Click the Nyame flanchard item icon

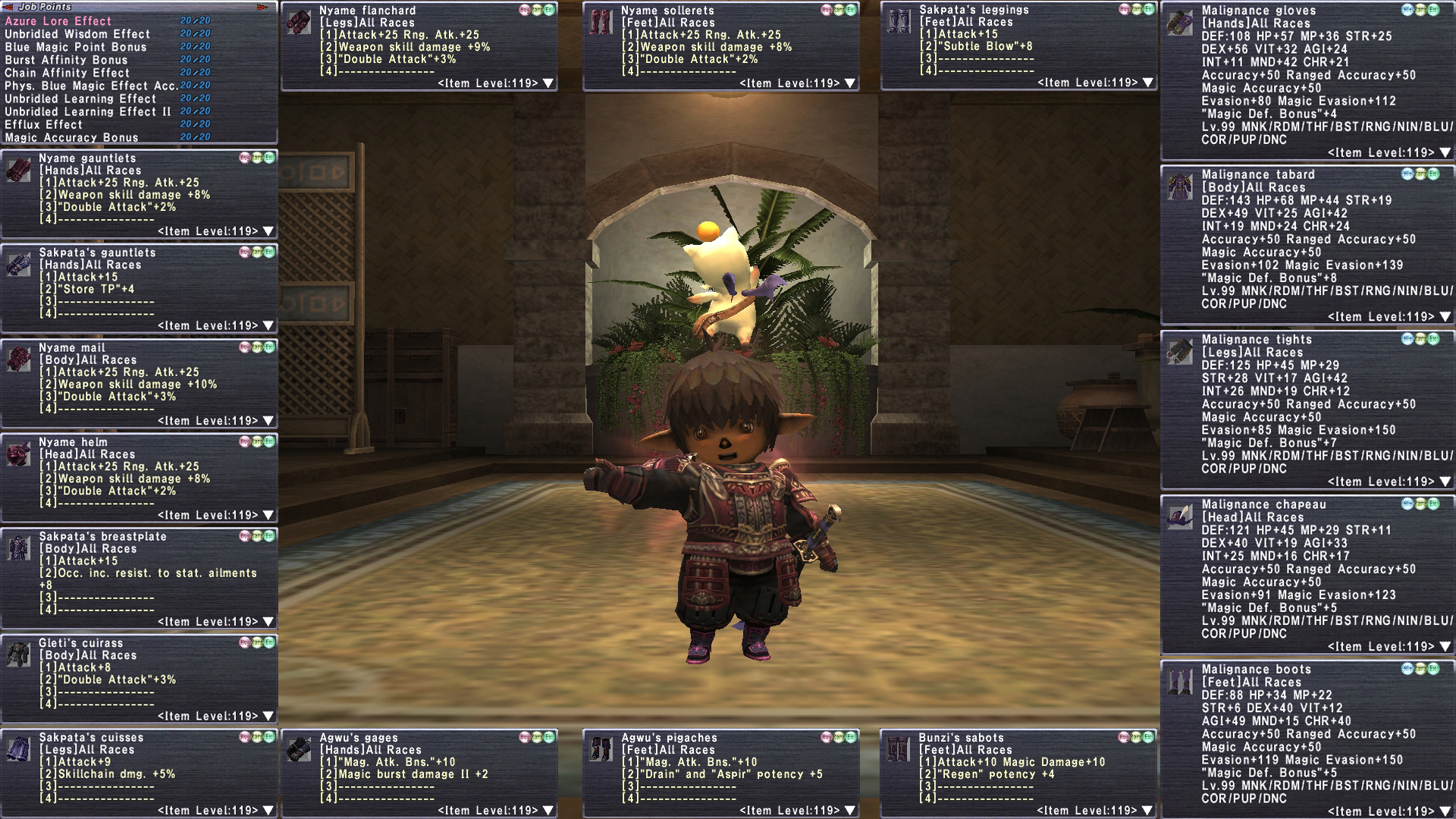(300, 22)
